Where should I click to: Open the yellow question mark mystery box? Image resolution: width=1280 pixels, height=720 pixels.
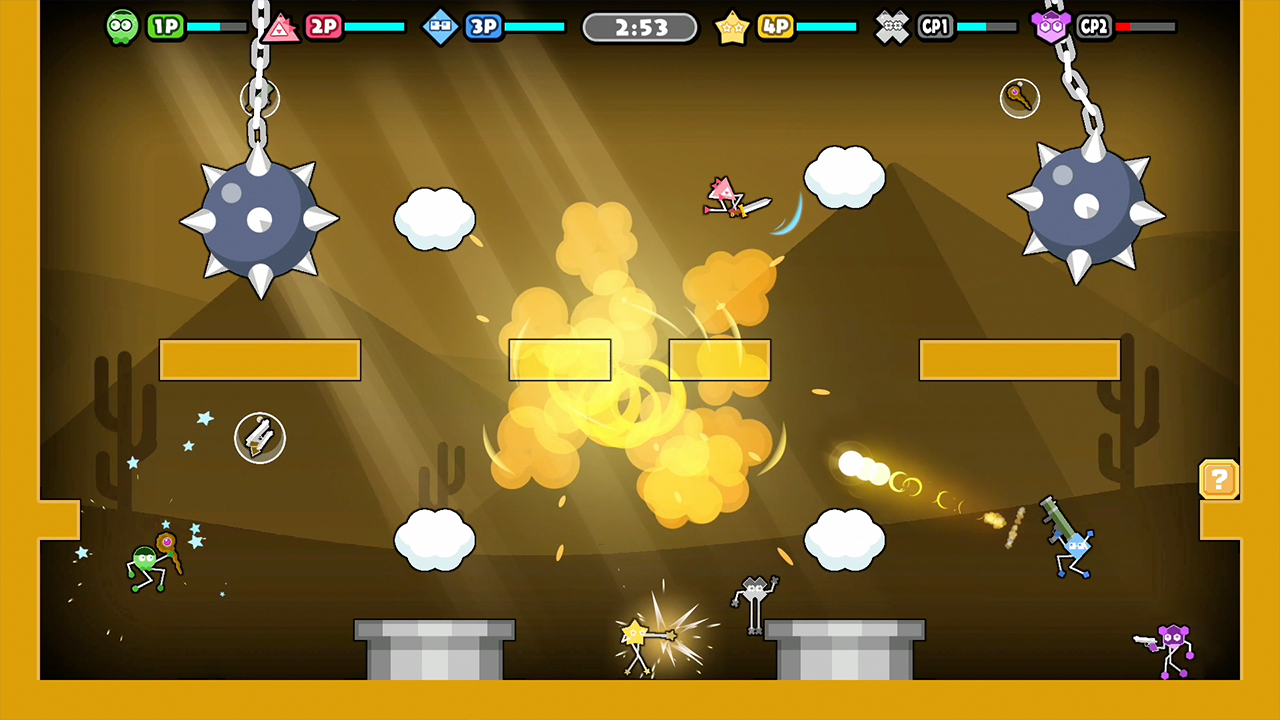click(x=1219, y=480)
